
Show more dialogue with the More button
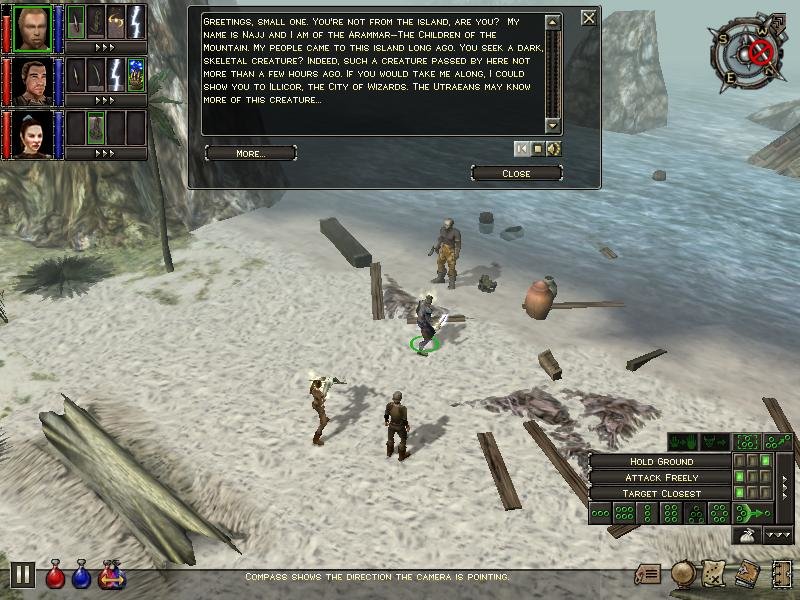point(250,153)
